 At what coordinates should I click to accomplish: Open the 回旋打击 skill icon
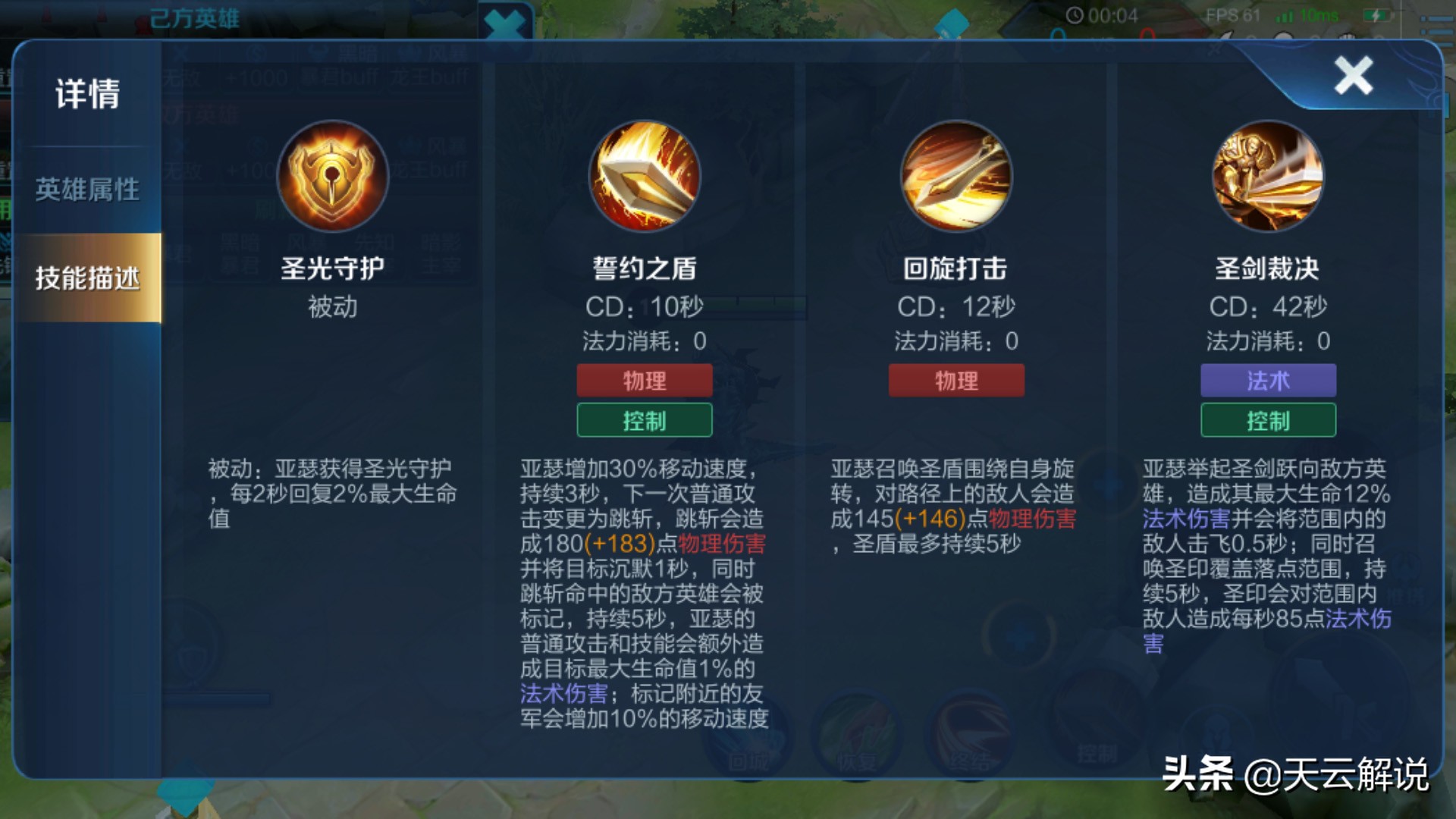point(955,176)
